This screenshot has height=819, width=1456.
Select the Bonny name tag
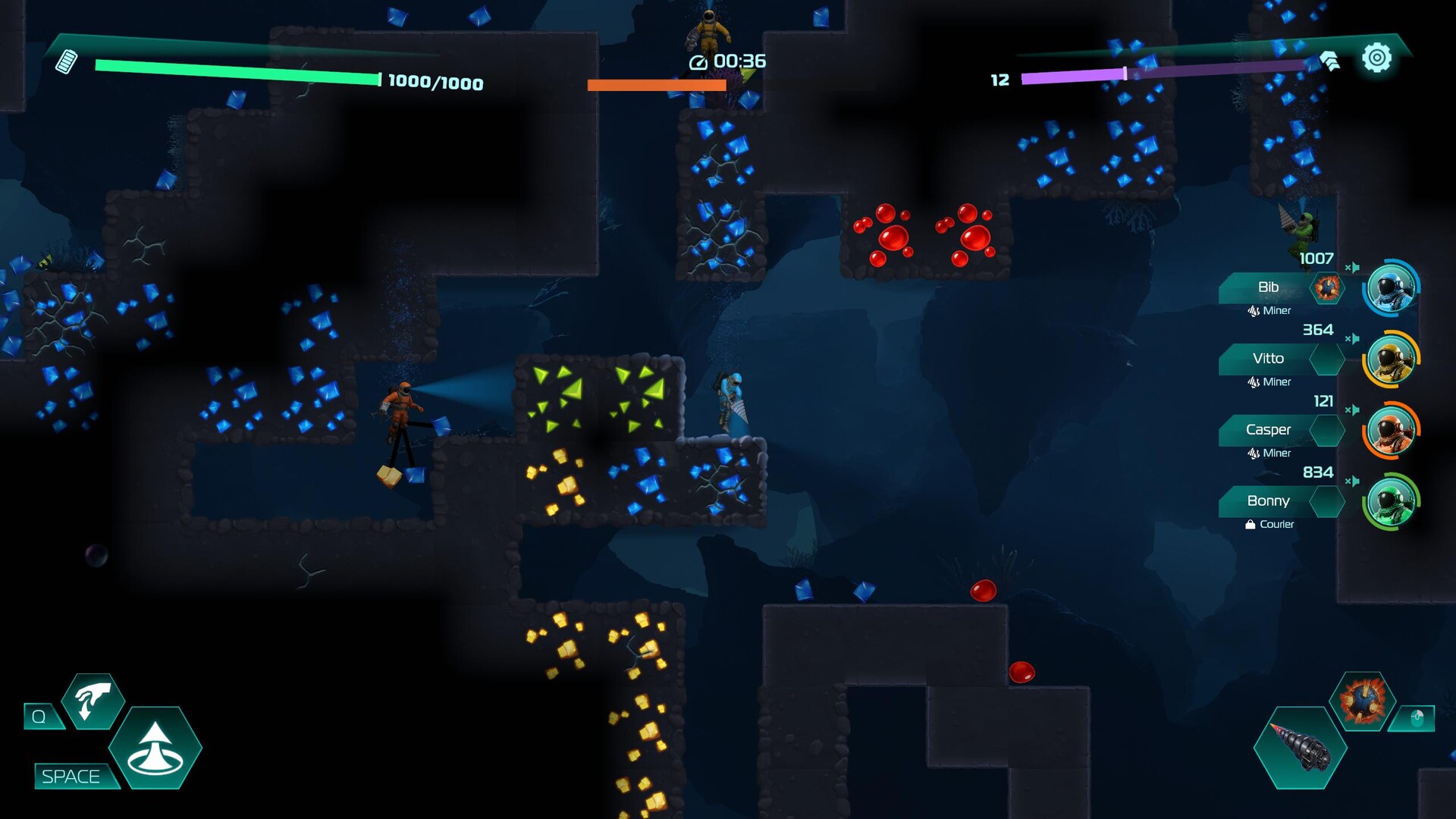point(1268,501)
